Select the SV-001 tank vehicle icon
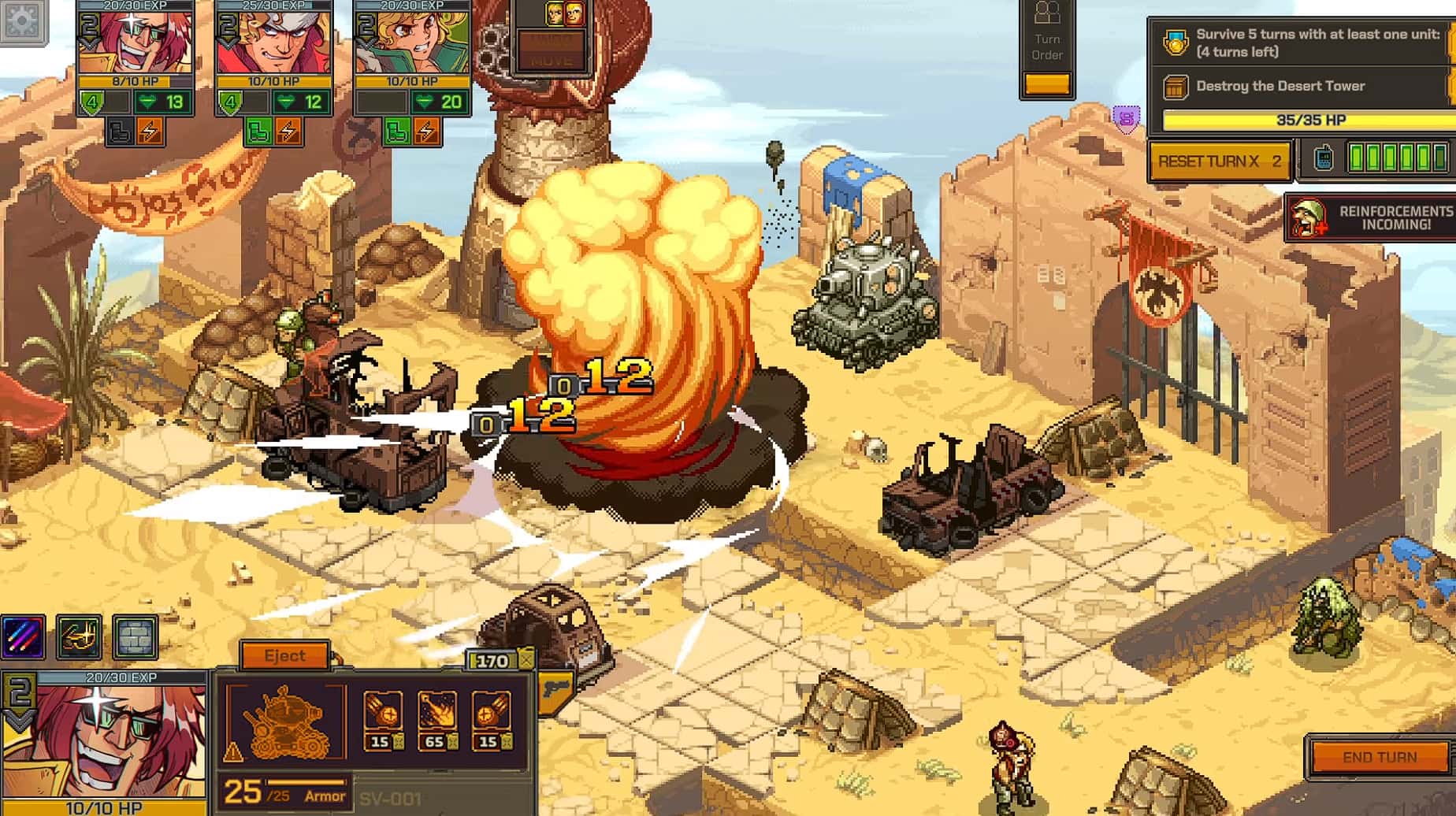1456x816 pixels. 285,721
